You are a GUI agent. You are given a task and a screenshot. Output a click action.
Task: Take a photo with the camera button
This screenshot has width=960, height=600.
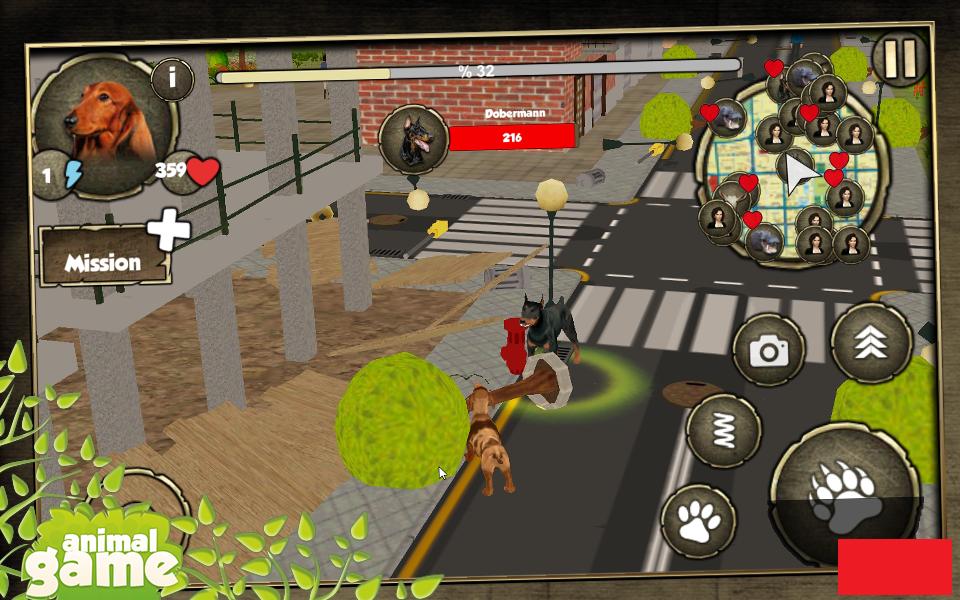click(769, 350)
